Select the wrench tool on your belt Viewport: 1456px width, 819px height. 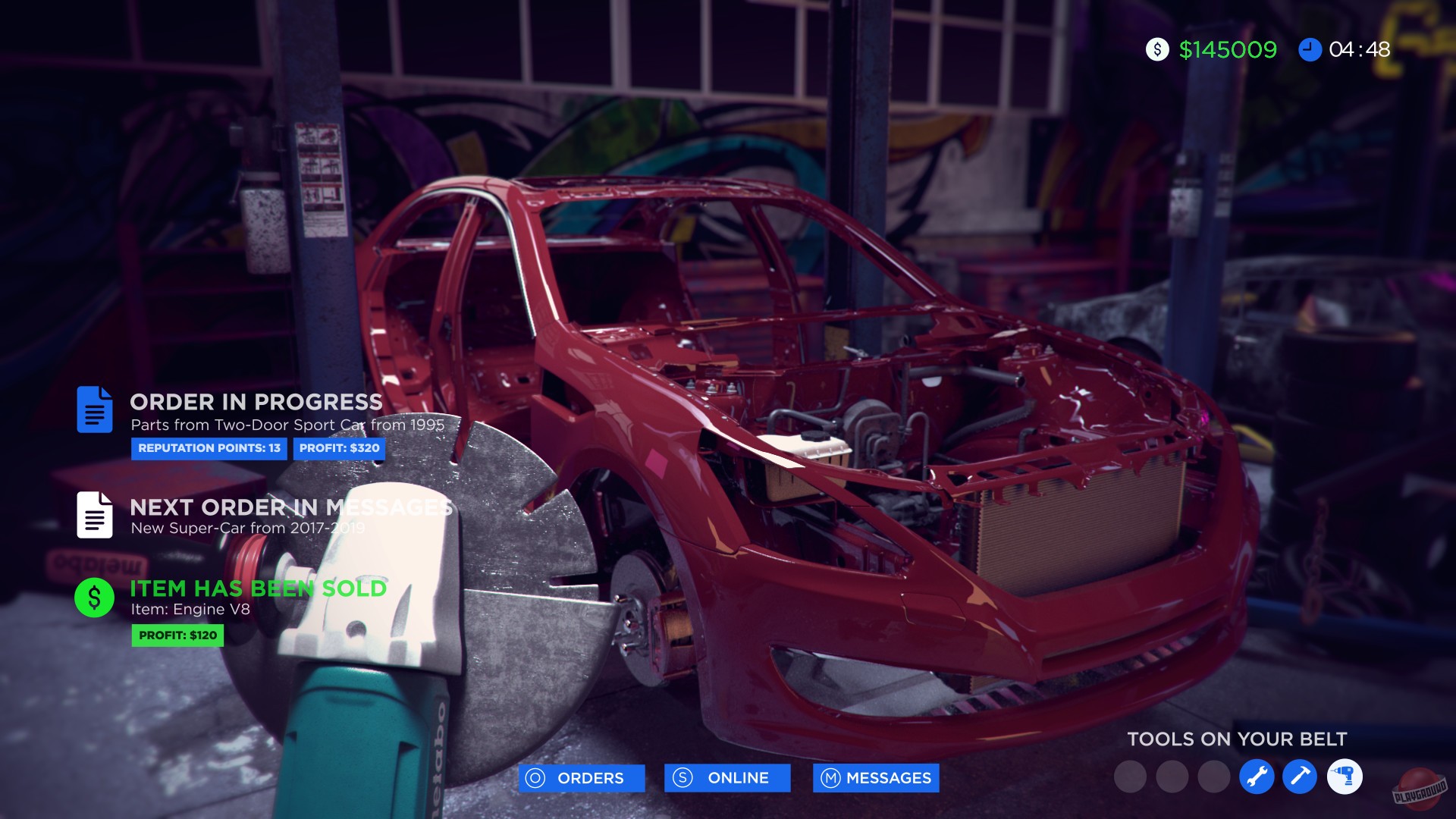click(x=1257, y=776)
